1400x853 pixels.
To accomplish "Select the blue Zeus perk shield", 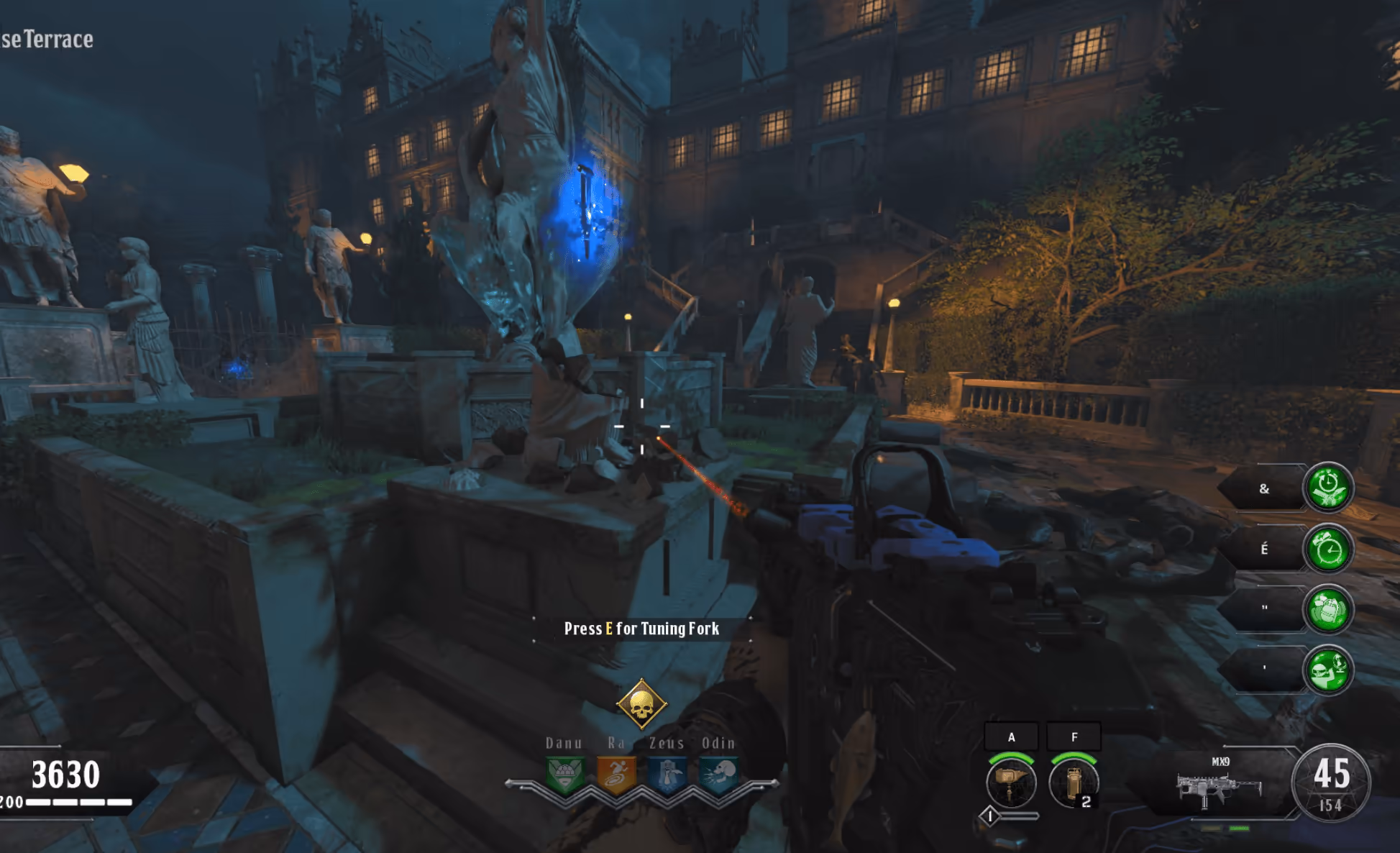I will [667, 775].
